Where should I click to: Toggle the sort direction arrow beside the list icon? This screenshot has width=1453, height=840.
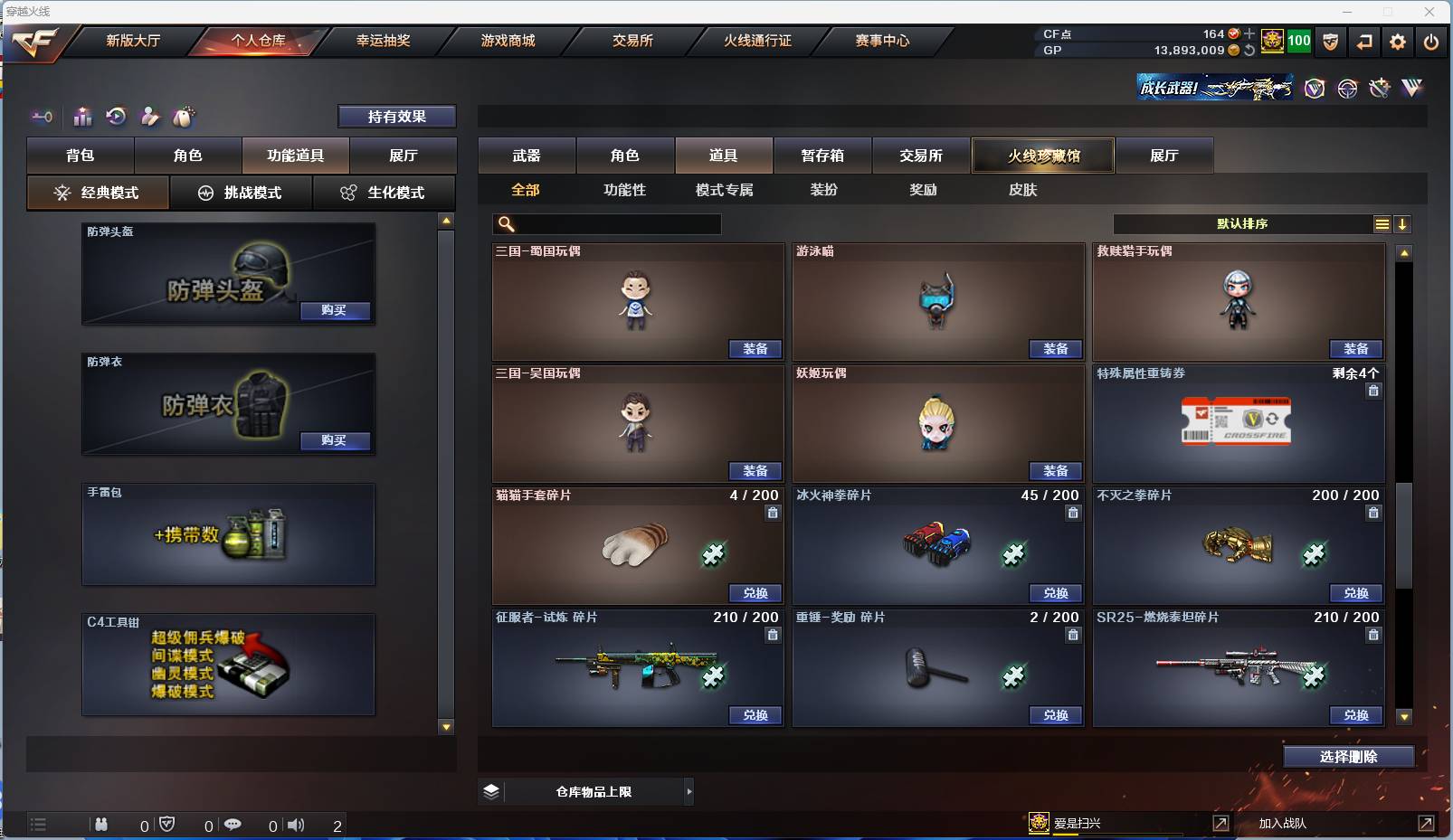[x=1403, y=223]
